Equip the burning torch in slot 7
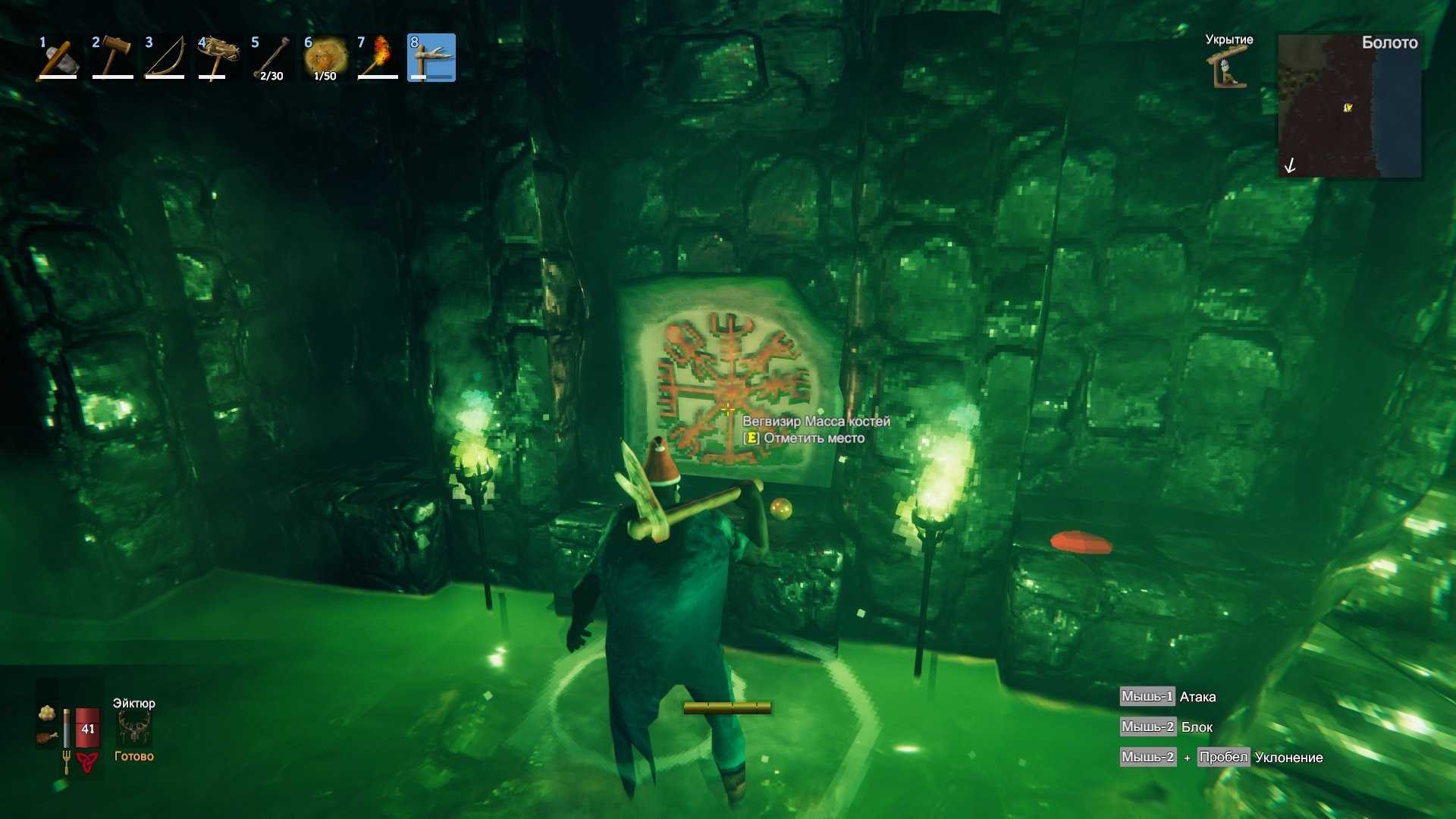1456x819 pixels. 378,58
